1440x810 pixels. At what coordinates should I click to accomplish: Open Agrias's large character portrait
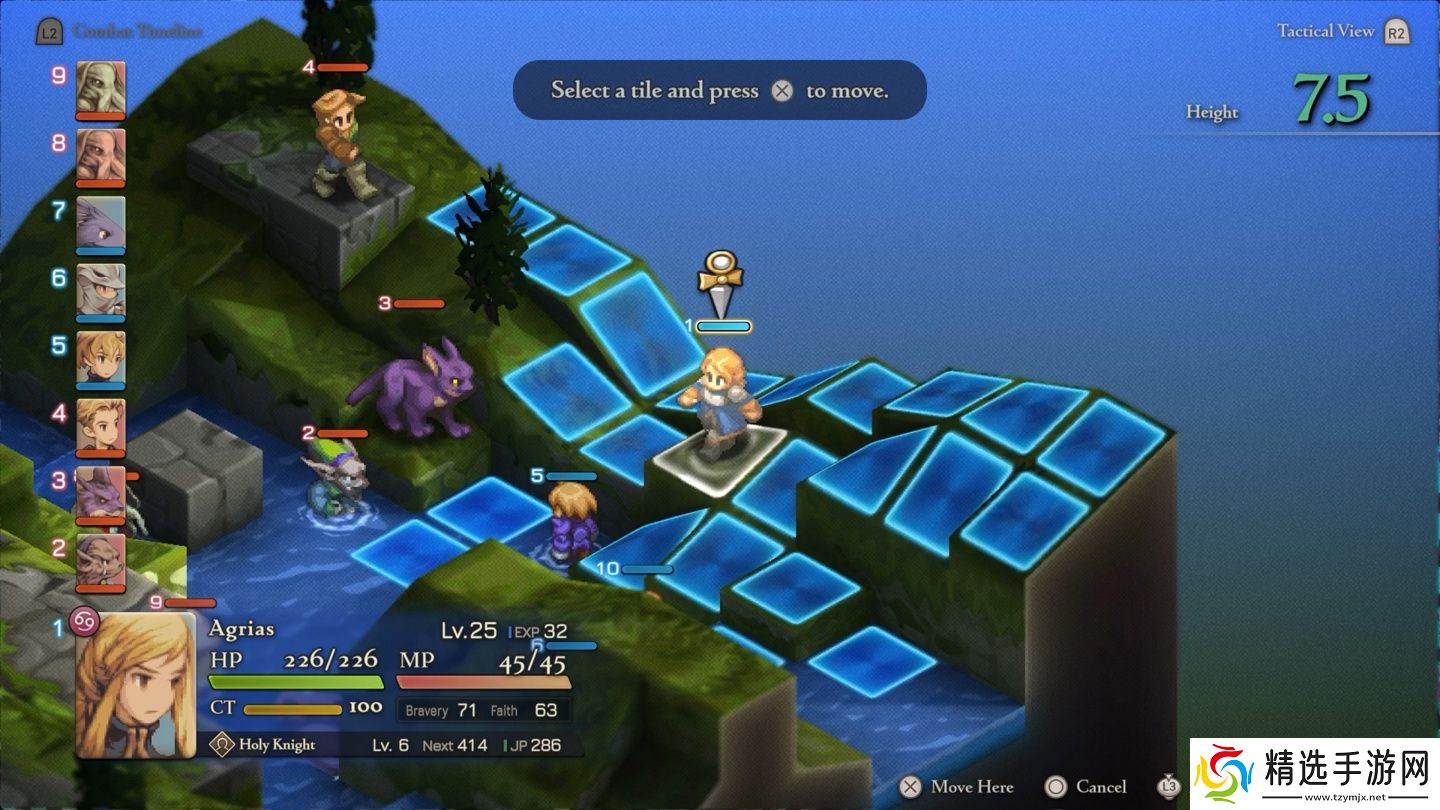click(x=136, y=685)
